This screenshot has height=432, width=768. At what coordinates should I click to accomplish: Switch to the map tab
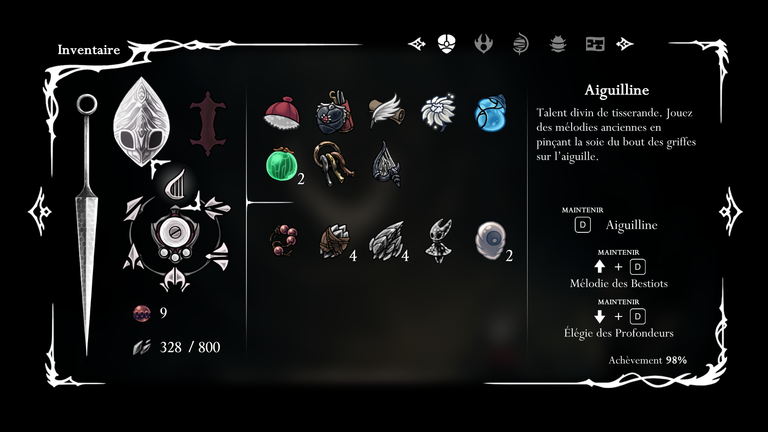[595, 44]
